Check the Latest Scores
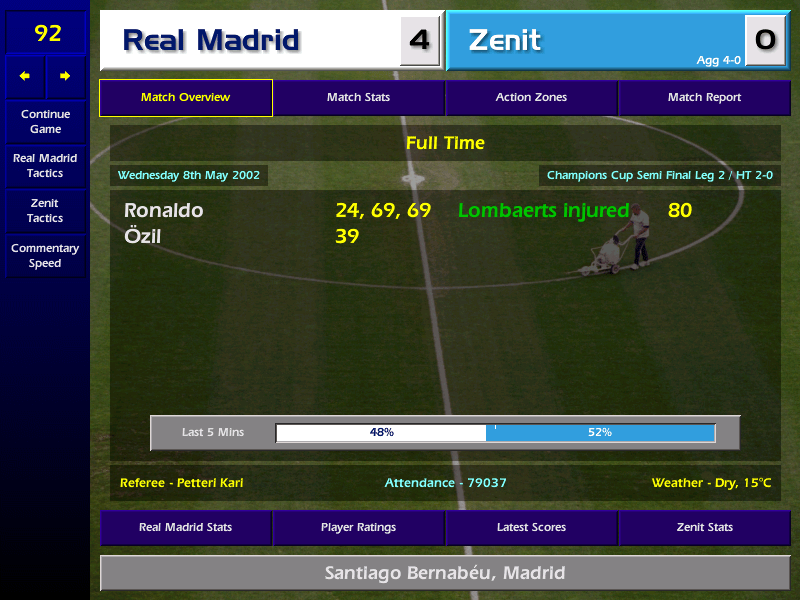 tap(531, 527)
